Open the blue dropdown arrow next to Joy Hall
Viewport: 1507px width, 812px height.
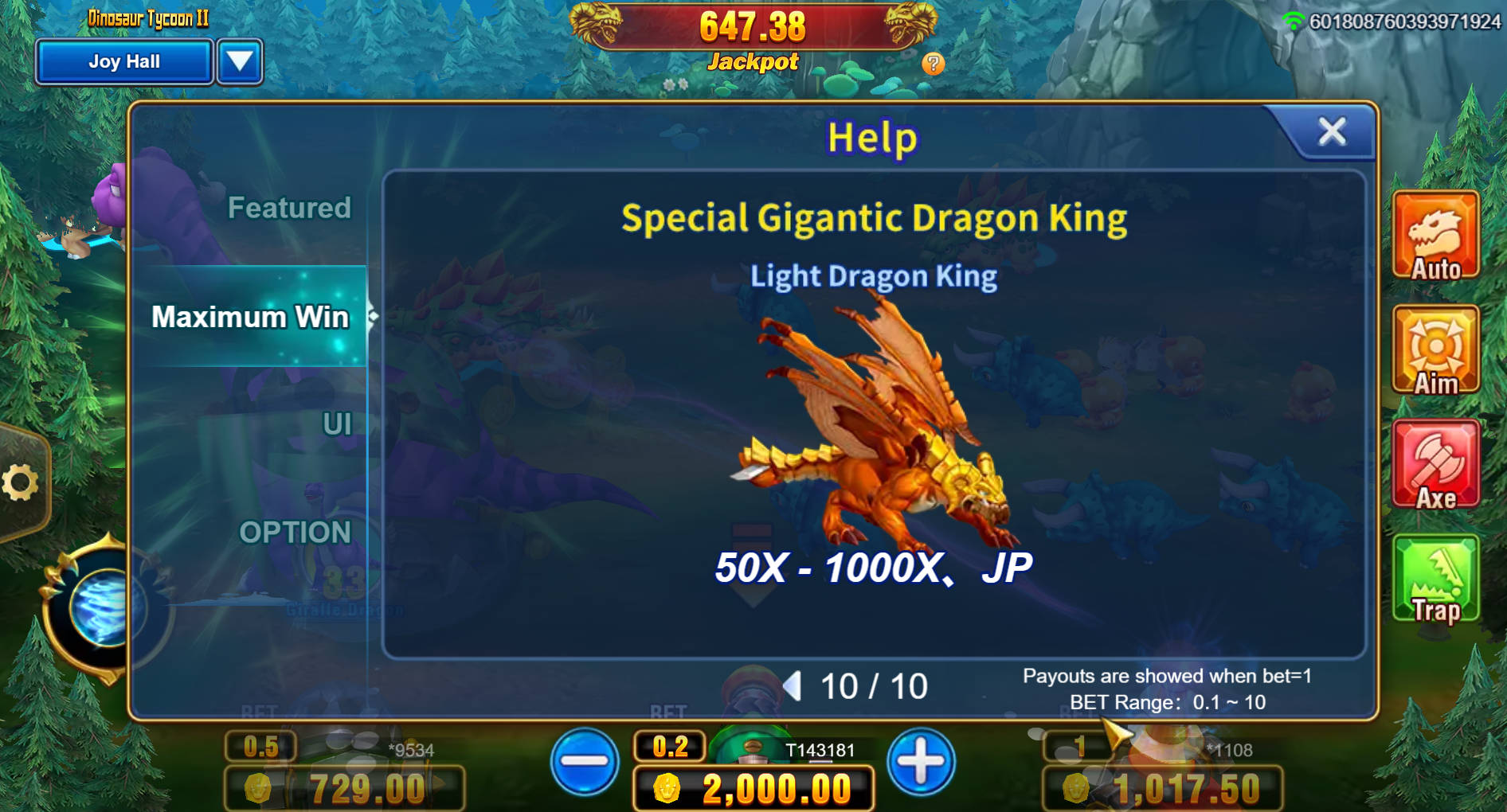[x=240, y=61]
